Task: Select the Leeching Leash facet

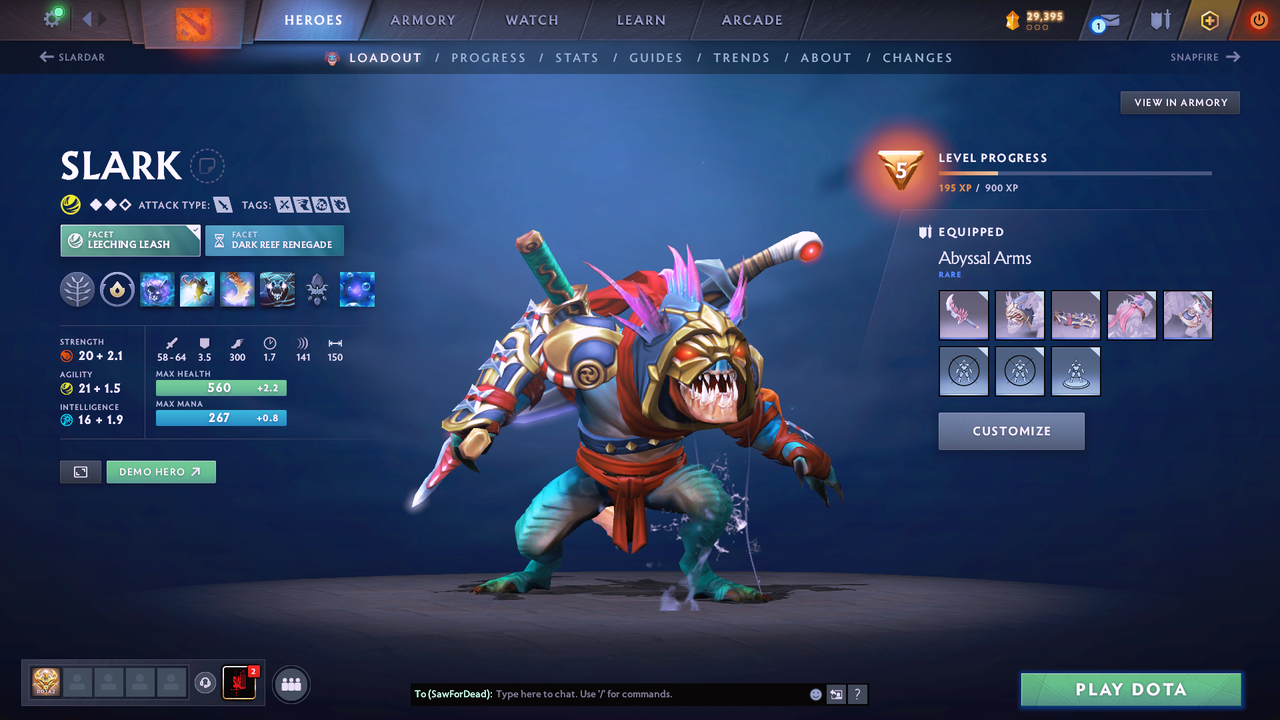Action: 130,240
